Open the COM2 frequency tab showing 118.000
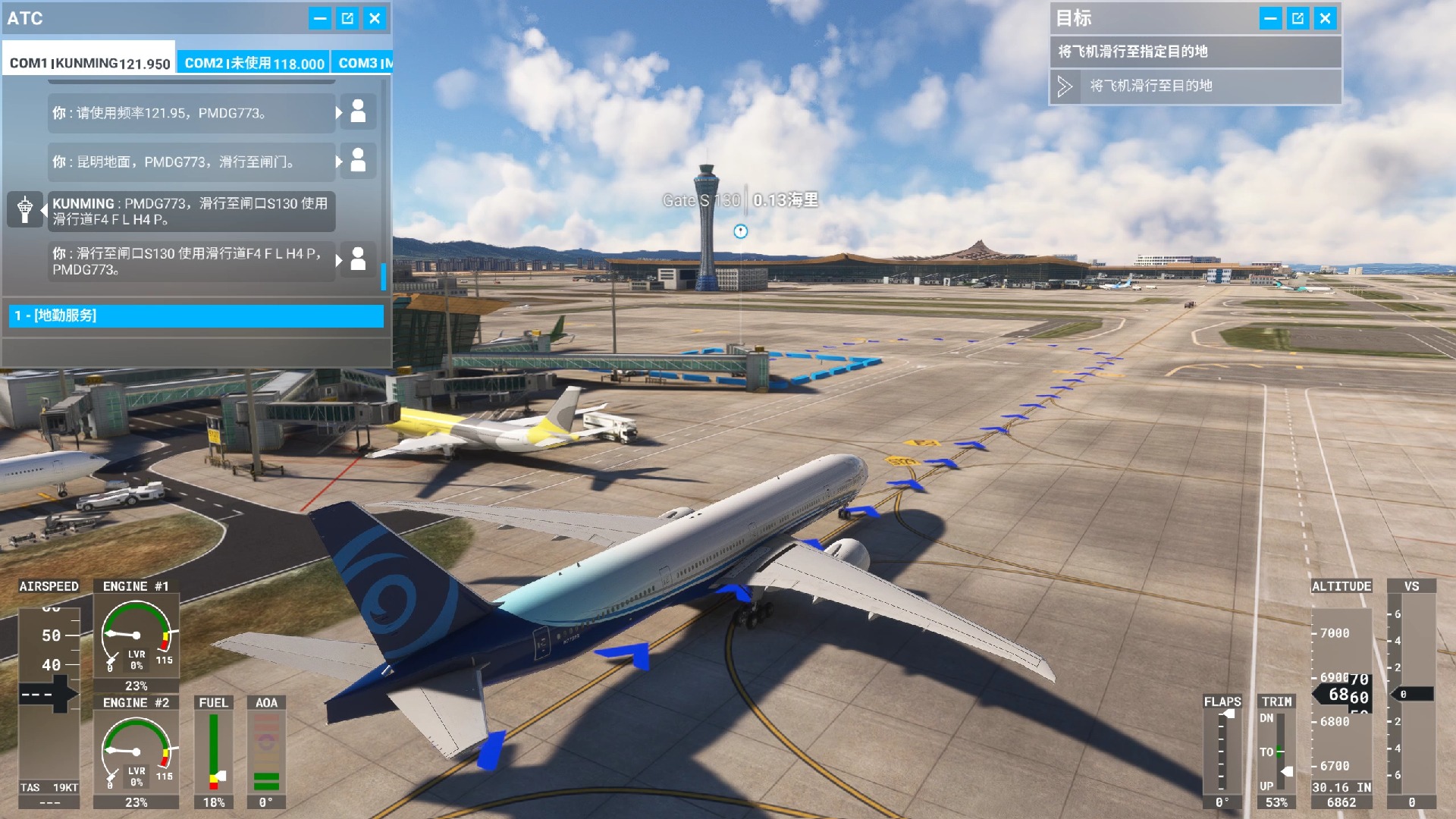Screen dimensions: 1456x819 255,64
